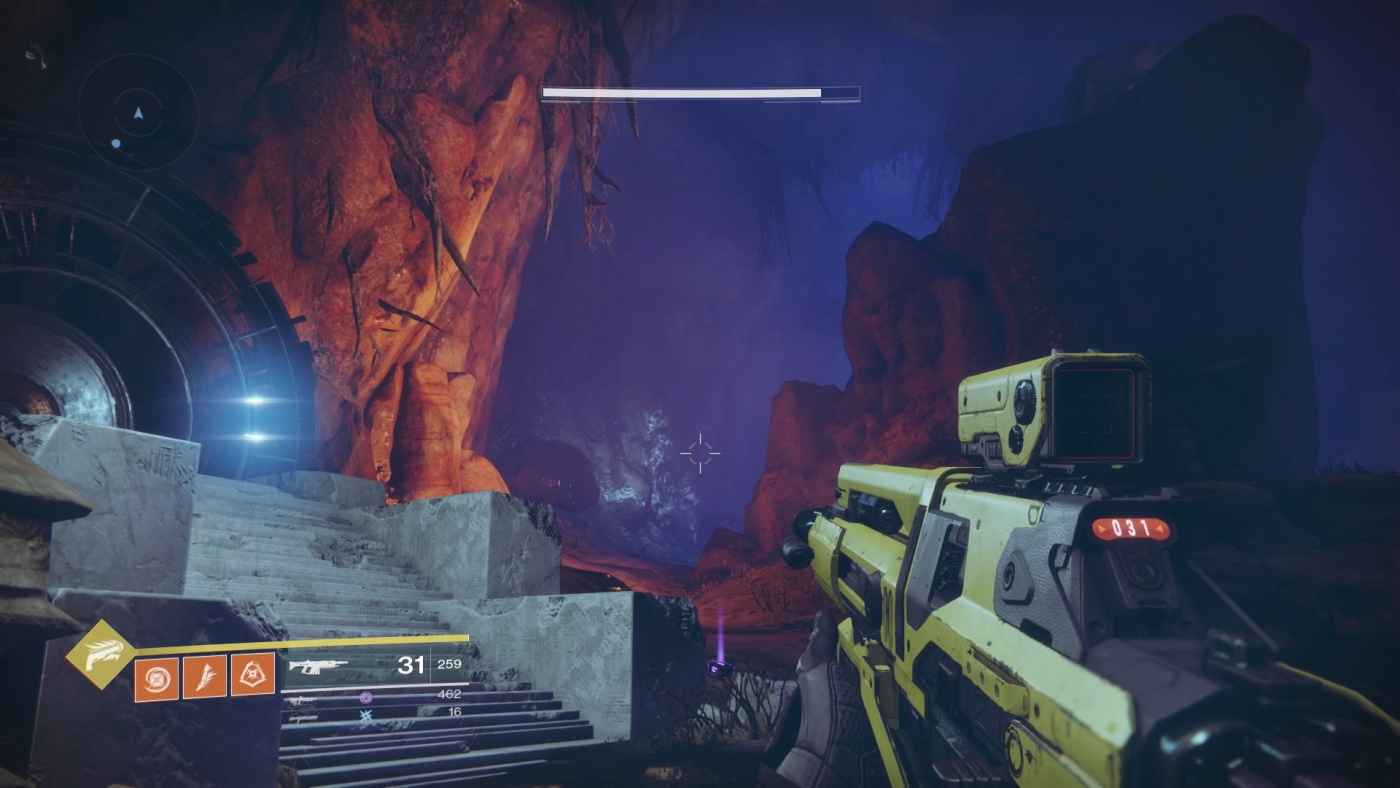The width and height of the screenshot is (1400, 788).
Task: Select the energy weapon icon beside the purple circle
Action: 300,699
